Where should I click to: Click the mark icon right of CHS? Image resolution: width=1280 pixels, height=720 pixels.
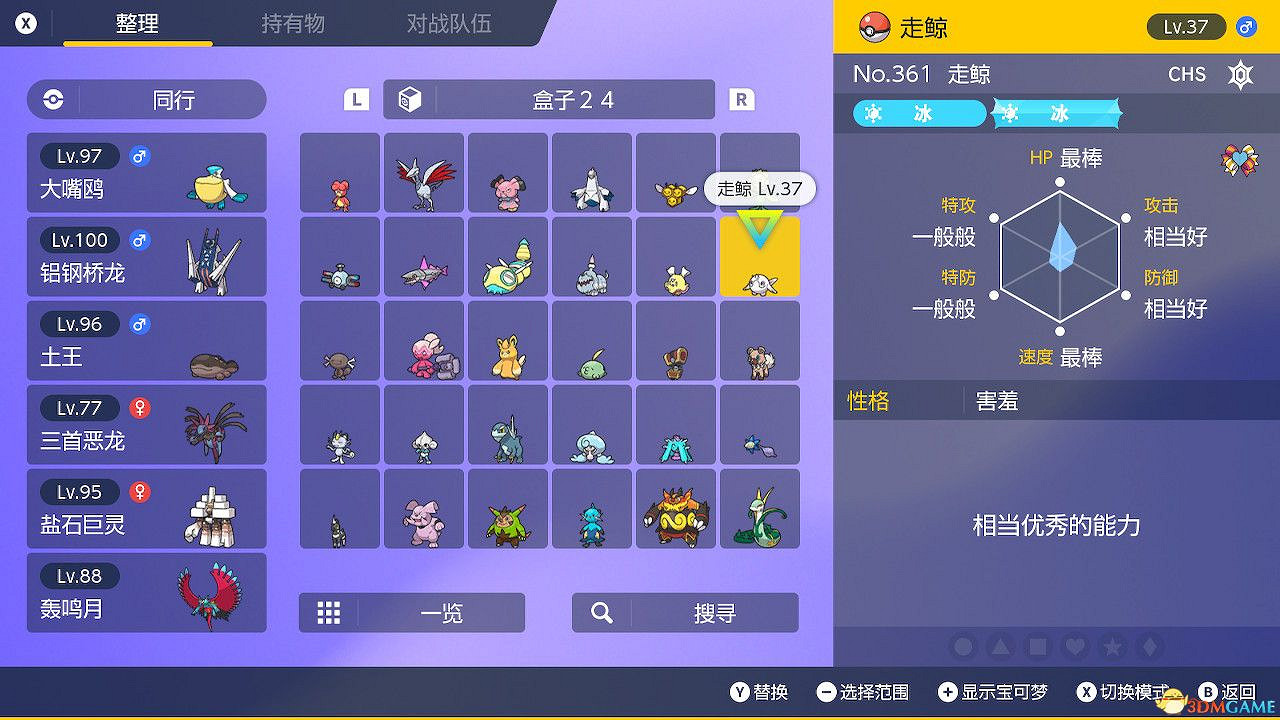coord(1240,74)
